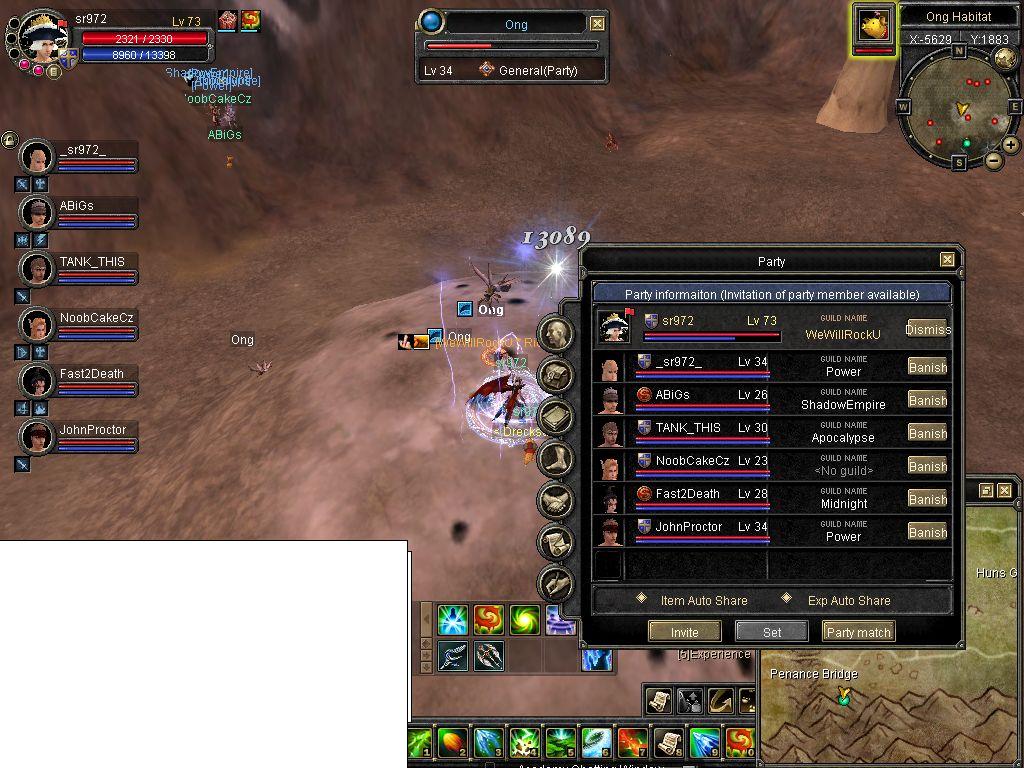Dismiss the party as sr972
Screen dimensions: 1024x768
[x=927, y=329]
